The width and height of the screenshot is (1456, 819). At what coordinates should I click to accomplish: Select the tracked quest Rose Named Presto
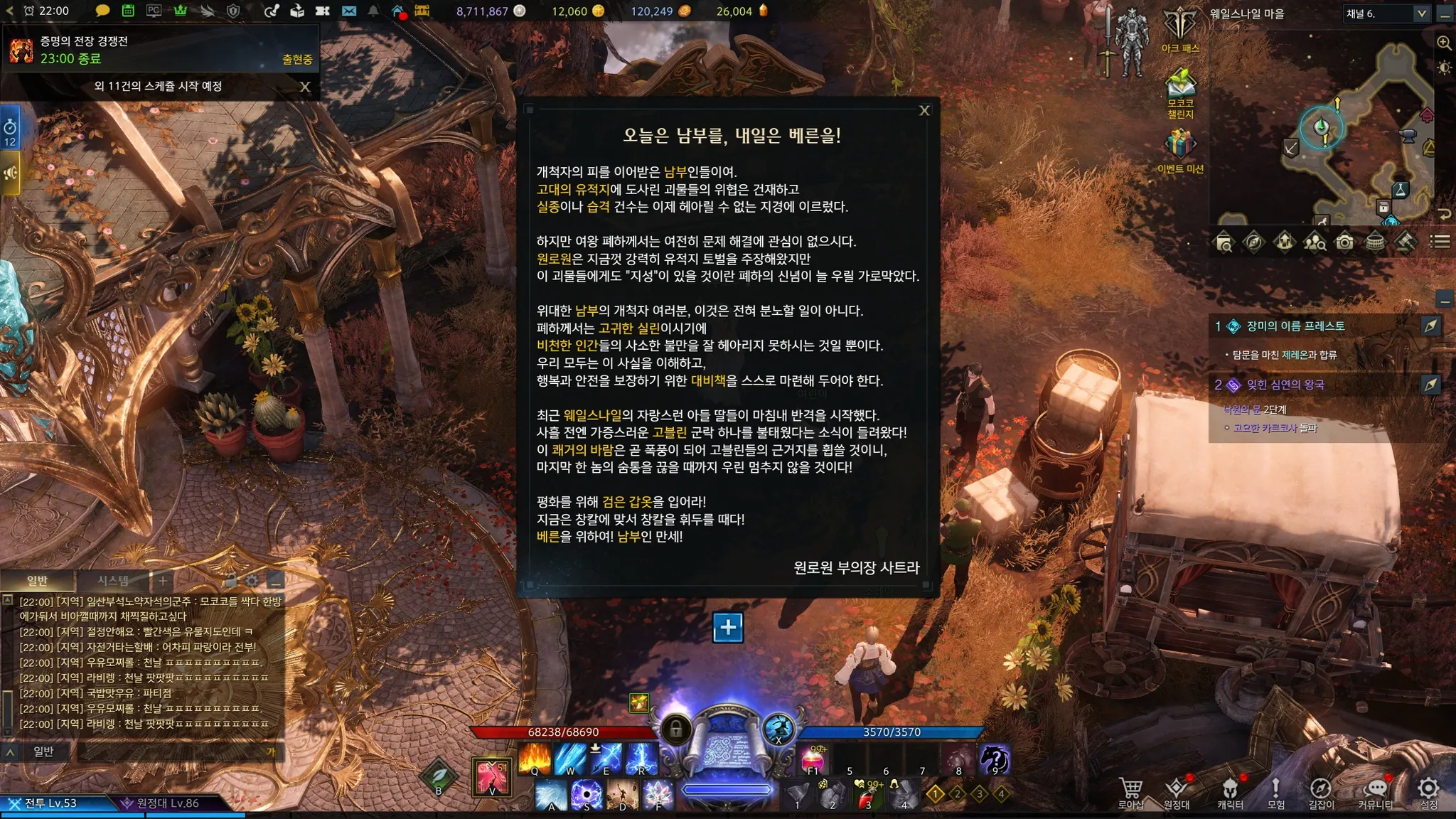[1295, 326]
